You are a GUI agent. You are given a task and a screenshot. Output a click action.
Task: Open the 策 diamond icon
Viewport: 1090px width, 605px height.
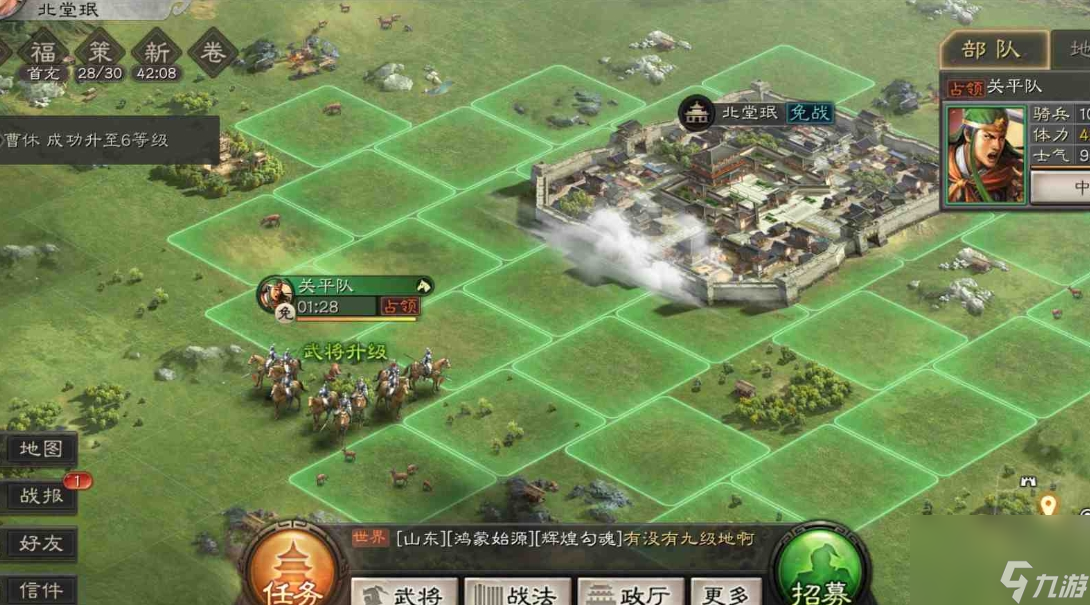(x=100, y=53)
